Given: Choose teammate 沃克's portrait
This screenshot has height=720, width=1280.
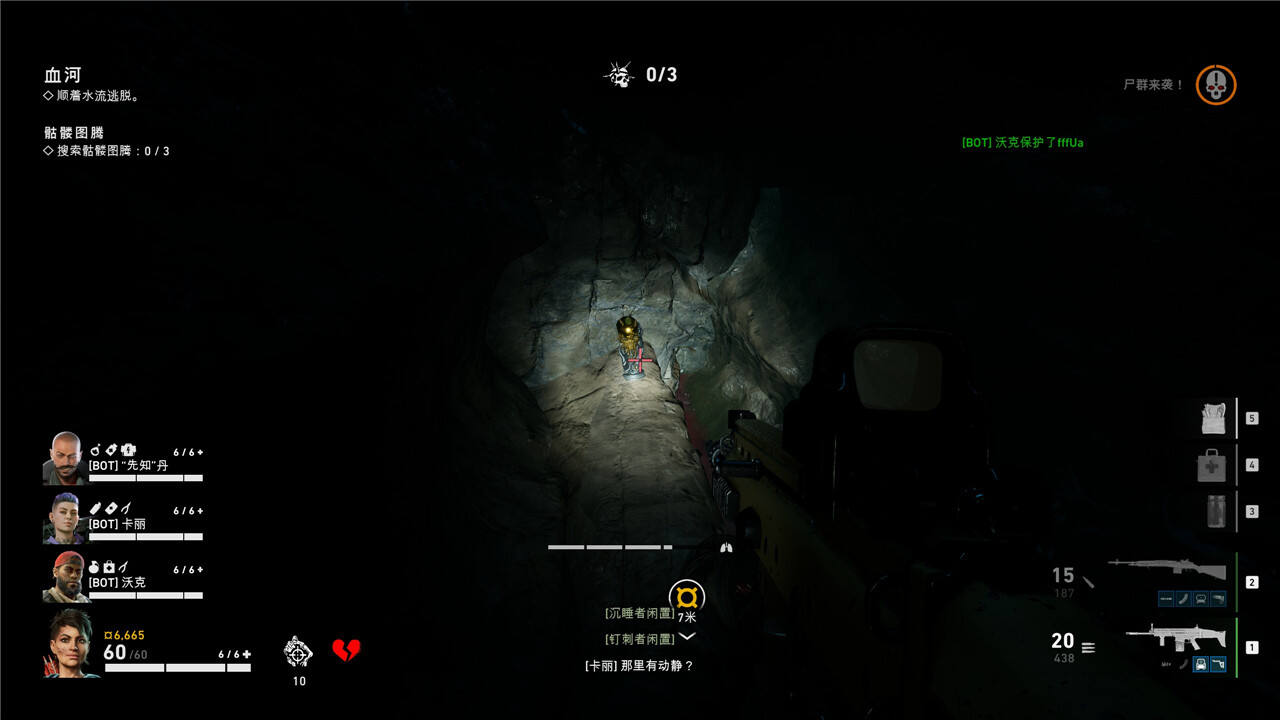Looking at the screenshot, I should coord(65,576).
